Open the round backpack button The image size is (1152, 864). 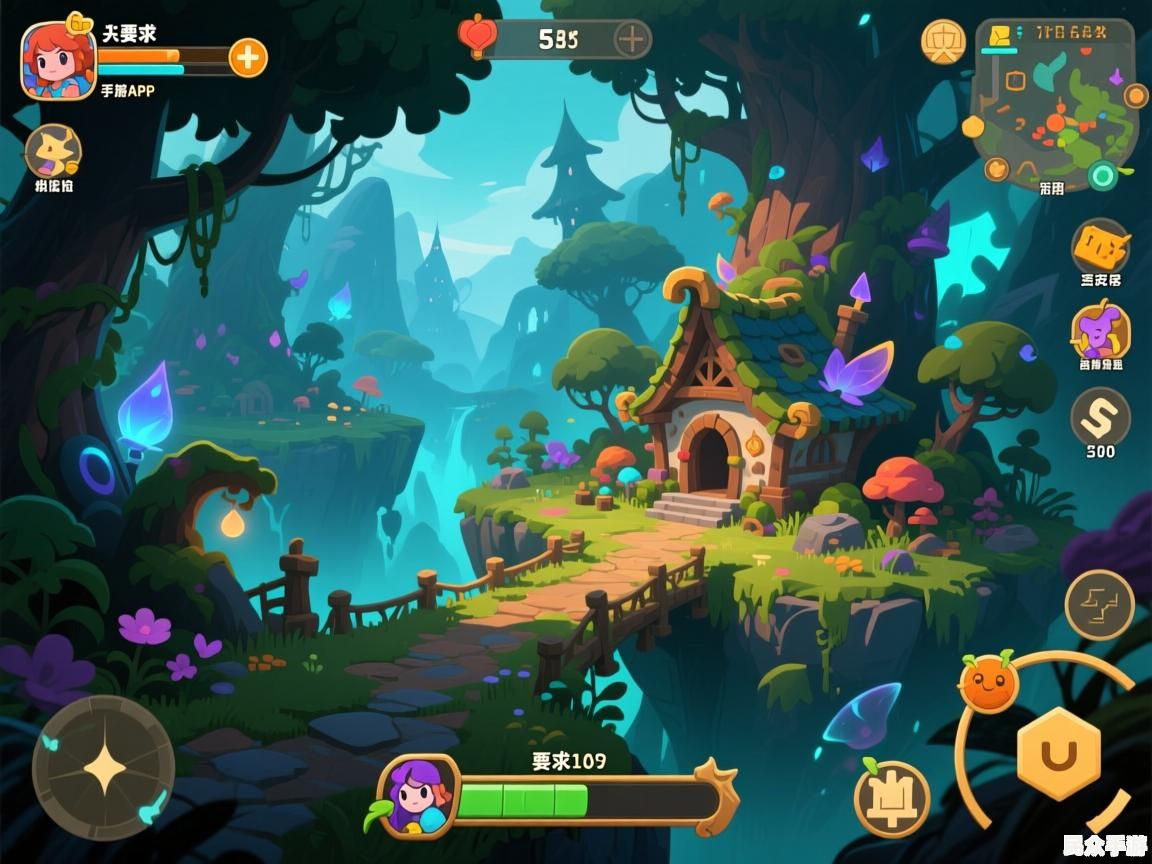click(892, 798)
